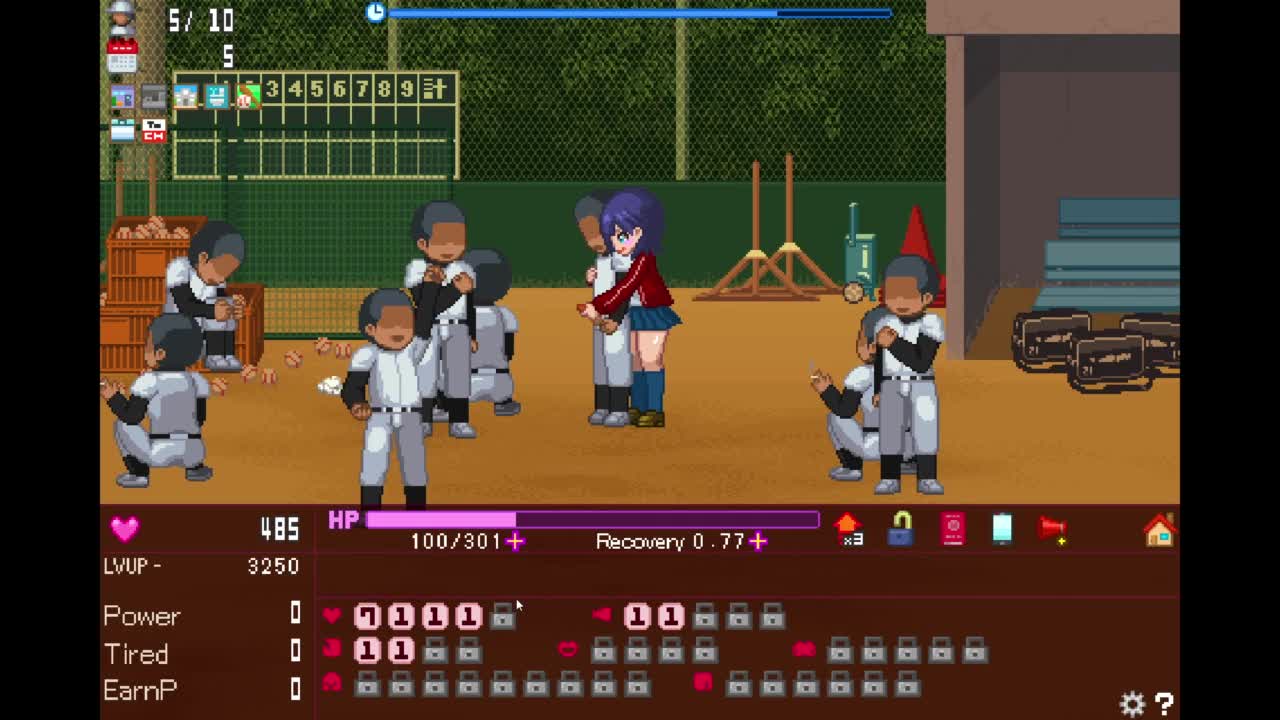The image size is (1280, 720).
Task: Open the red calendar icon
Action: pos(122,56)
